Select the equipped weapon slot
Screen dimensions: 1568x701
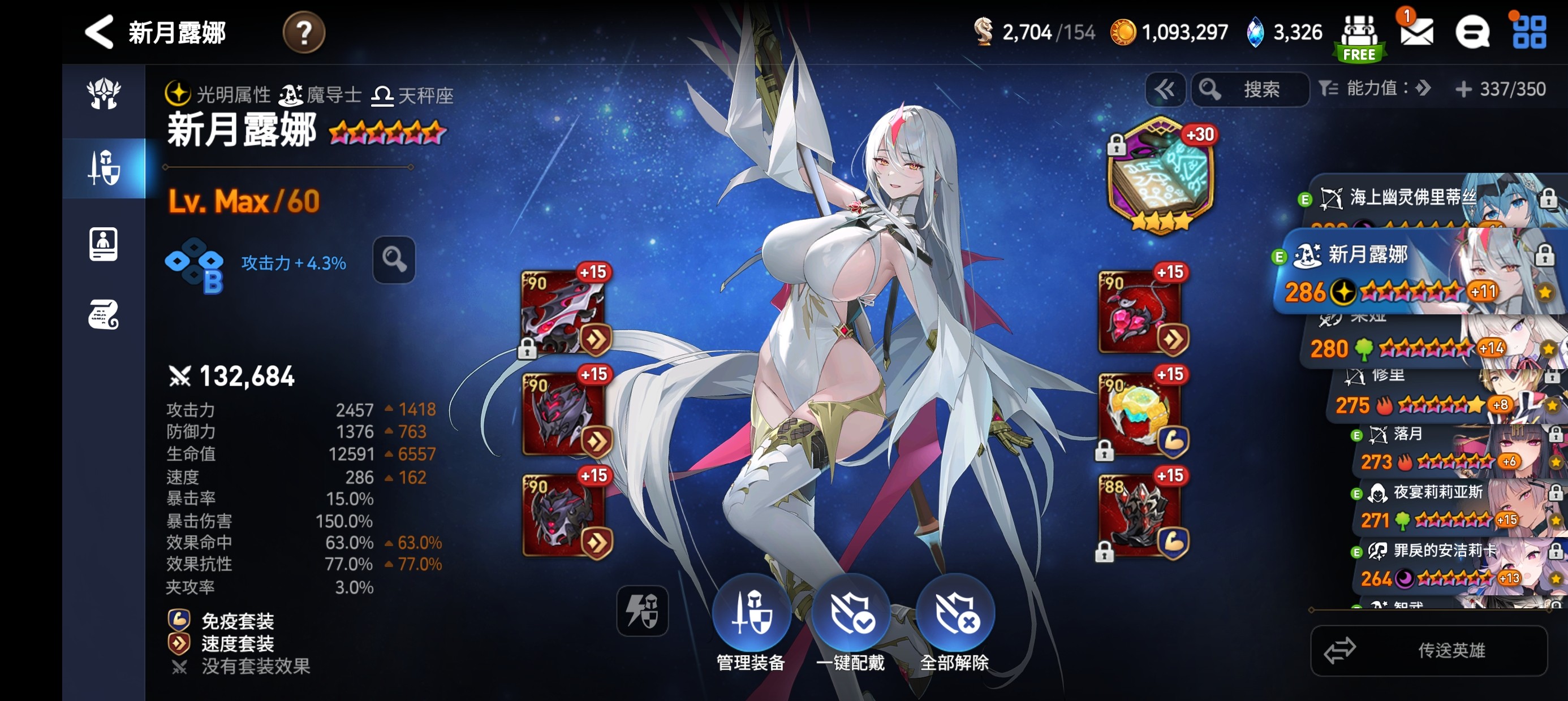click(563, 311)
